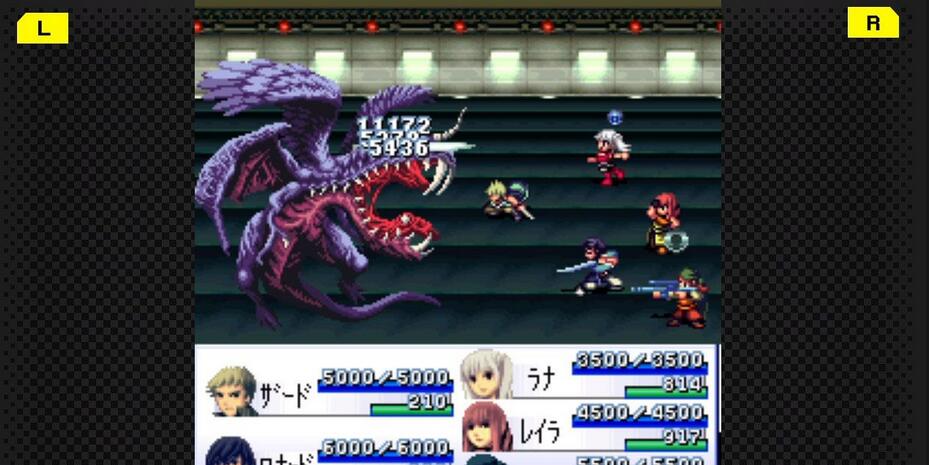Tap the yellow R shoulder button
The width and height of the screenshot is (929, 465).
click(873, 23)
